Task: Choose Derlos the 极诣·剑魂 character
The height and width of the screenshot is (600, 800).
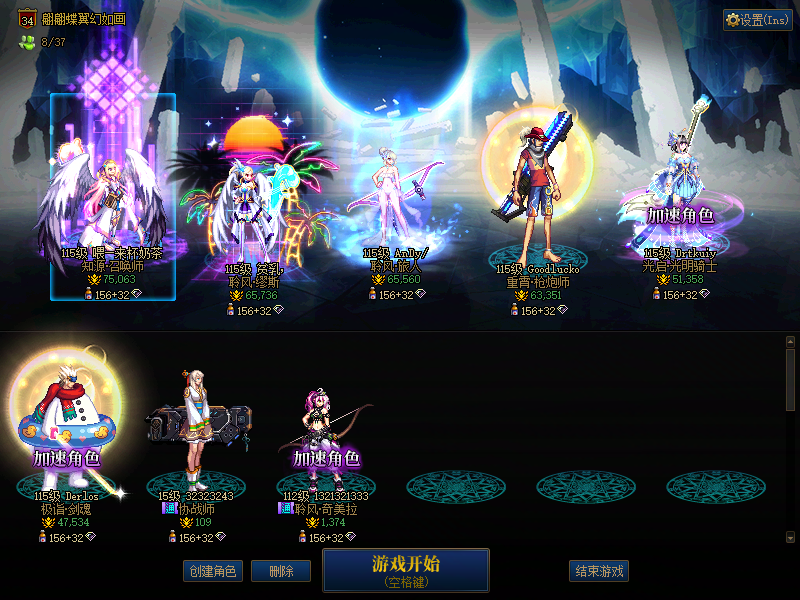Action: (x=66, y=430)
